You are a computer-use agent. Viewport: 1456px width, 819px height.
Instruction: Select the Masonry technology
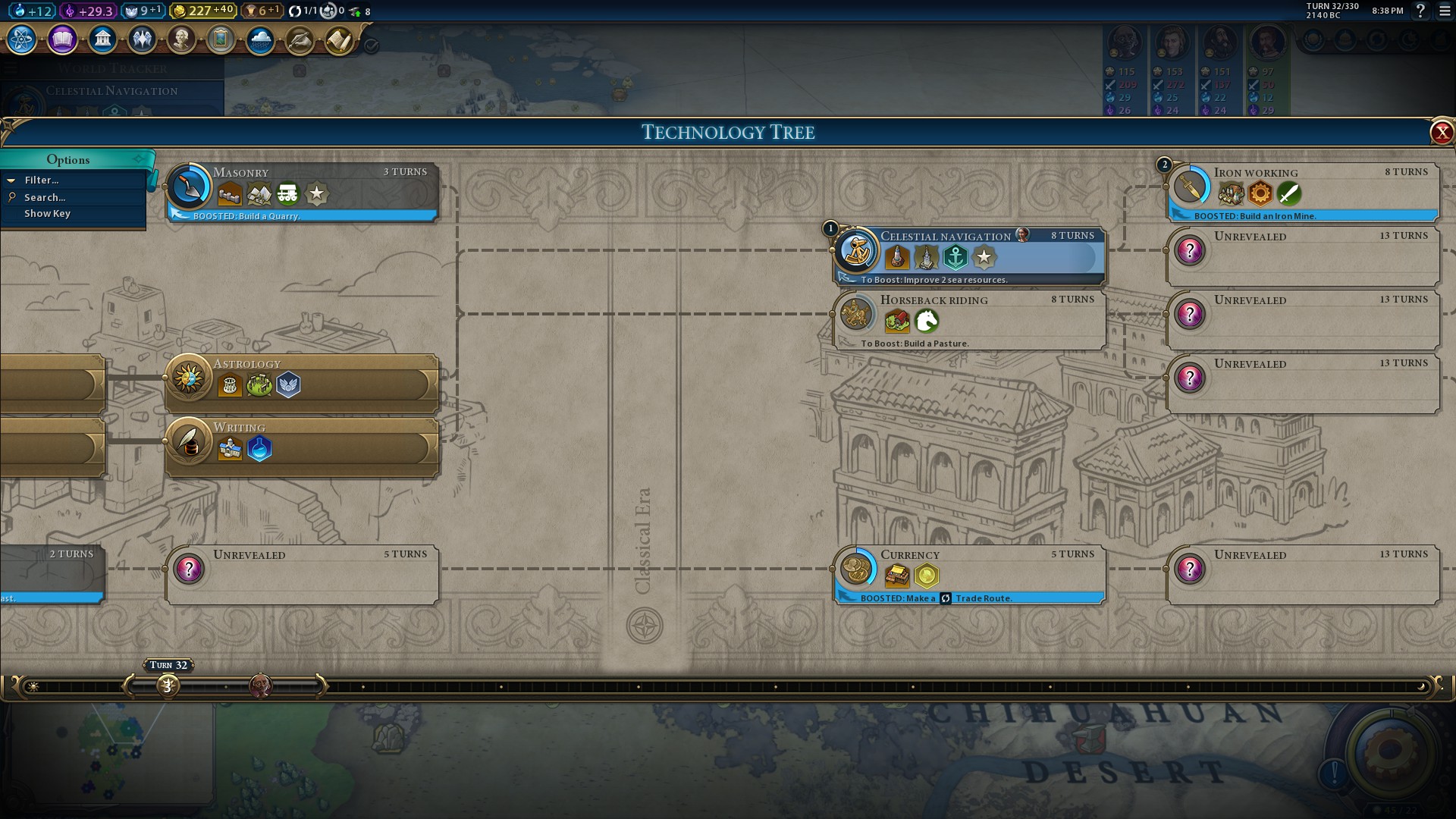pos(302,191)
